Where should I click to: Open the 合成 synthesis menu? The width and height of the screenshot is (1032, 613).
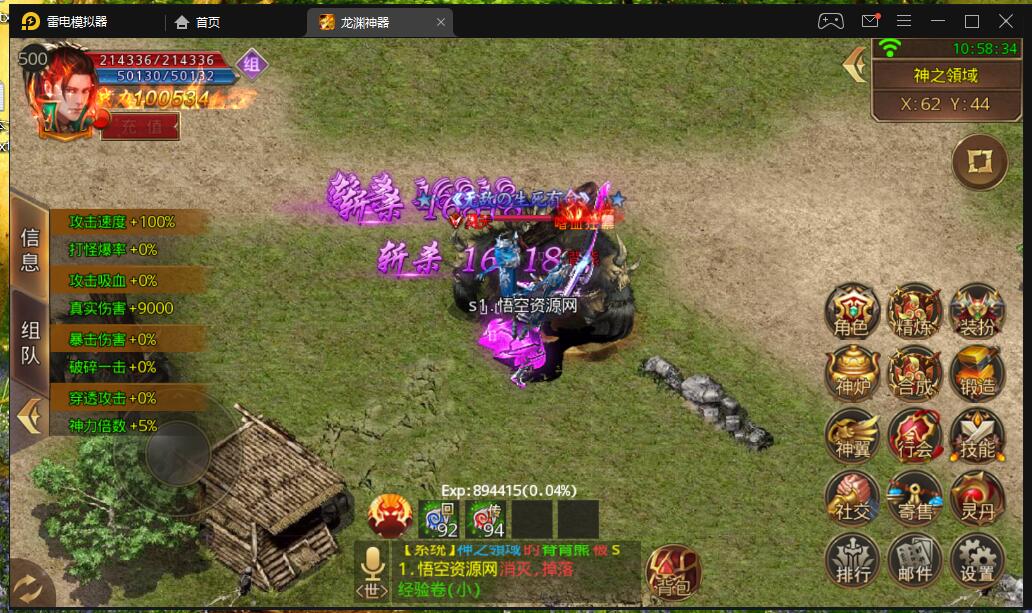pyautogui.click(x=915, y=373)
